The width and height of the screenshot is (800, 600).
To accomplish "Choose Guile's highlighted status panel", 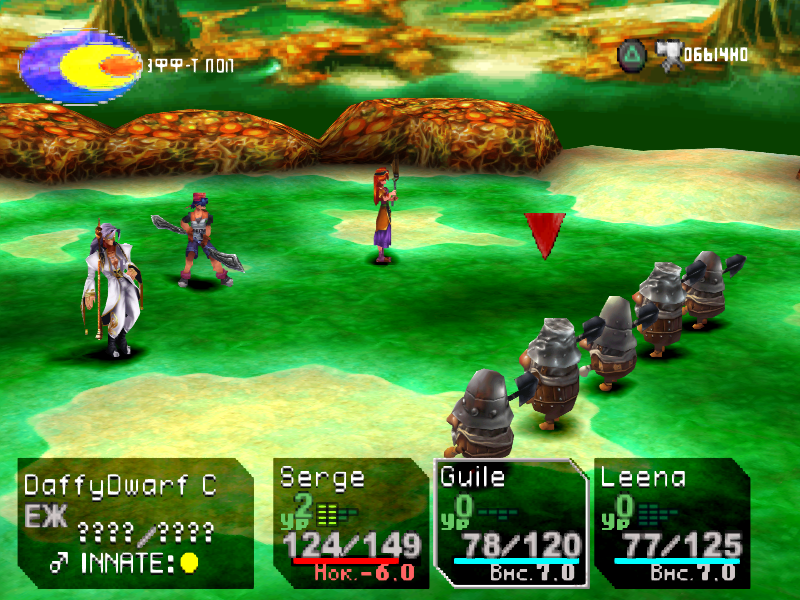I will [510, 522].
